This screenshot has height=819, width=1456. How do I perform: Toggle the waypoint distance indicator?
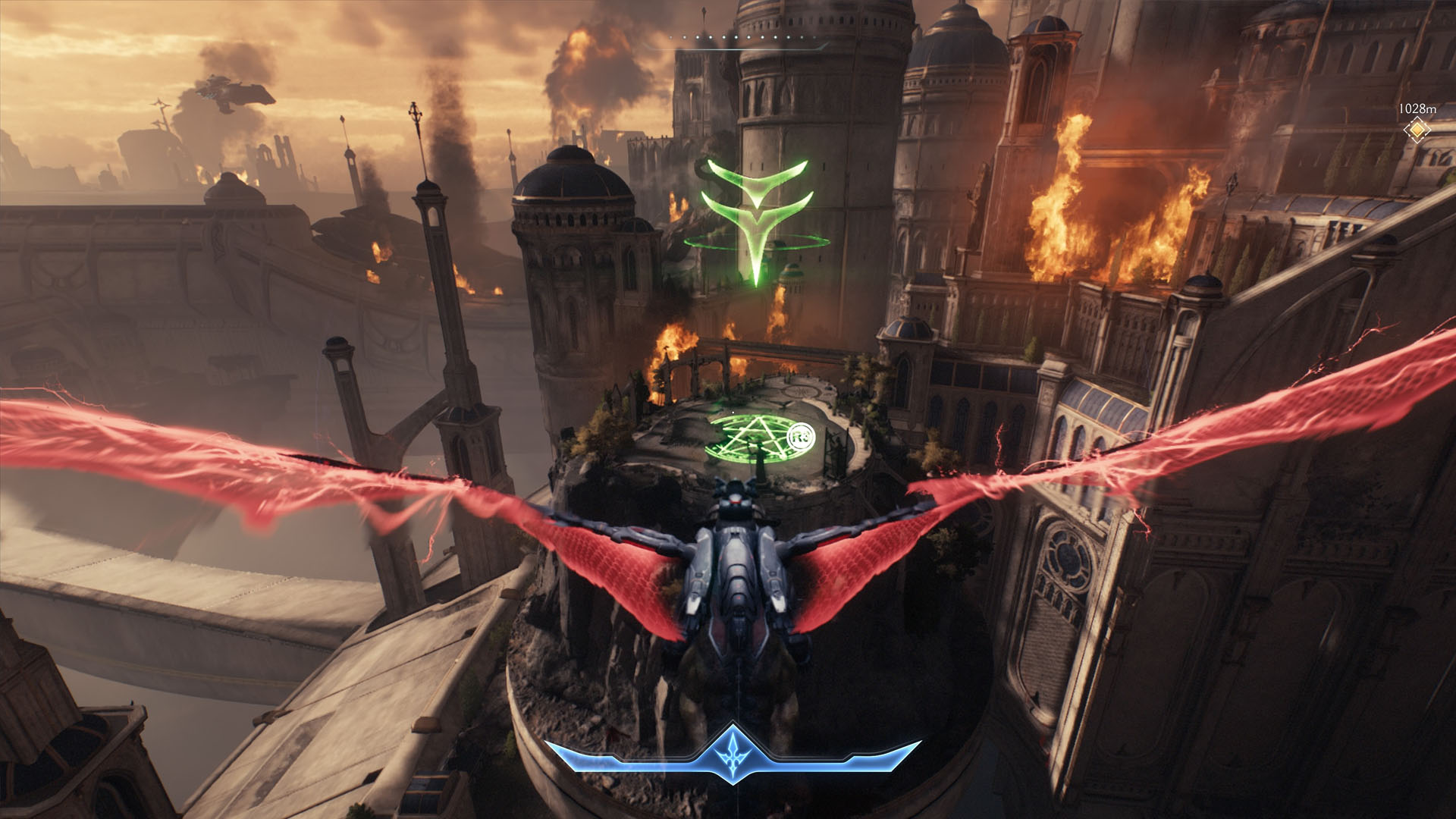coord(1417,108)
